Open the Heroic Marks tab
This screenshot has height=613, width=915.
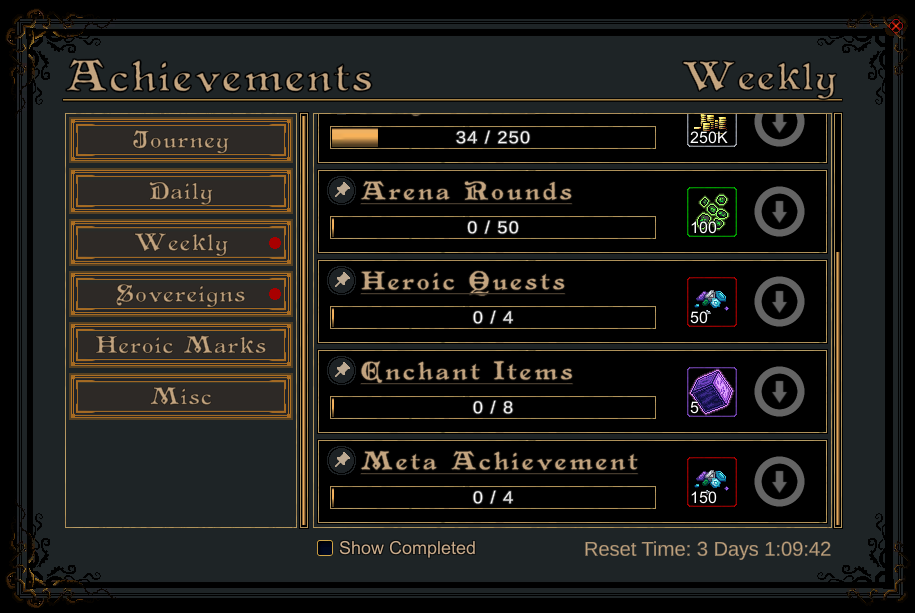click(x=181, y=346)
